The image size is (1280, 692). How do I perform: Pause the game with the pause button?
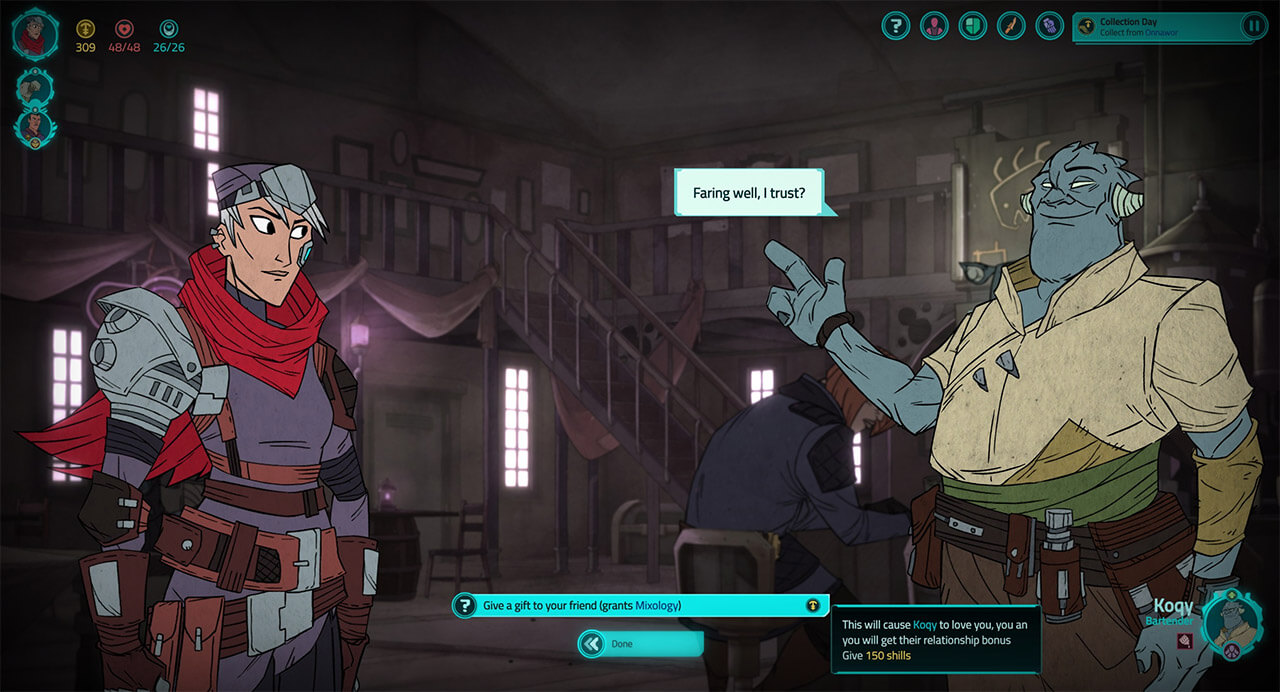pyautogui.click(x=1253, y=26)
